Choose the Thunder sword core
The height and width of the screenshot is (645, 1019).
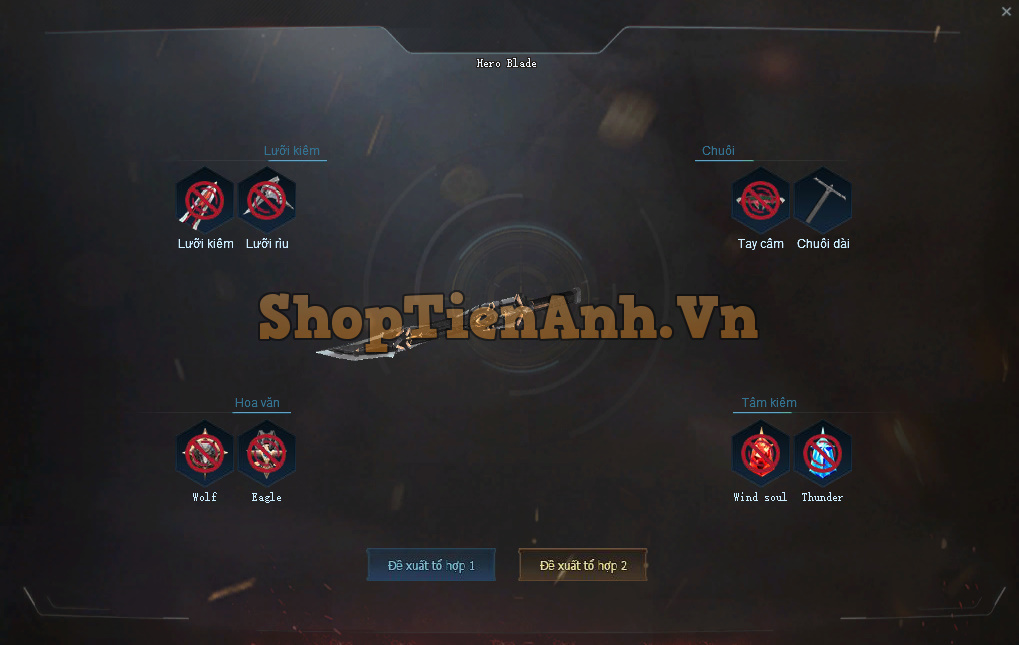point(823,454)
